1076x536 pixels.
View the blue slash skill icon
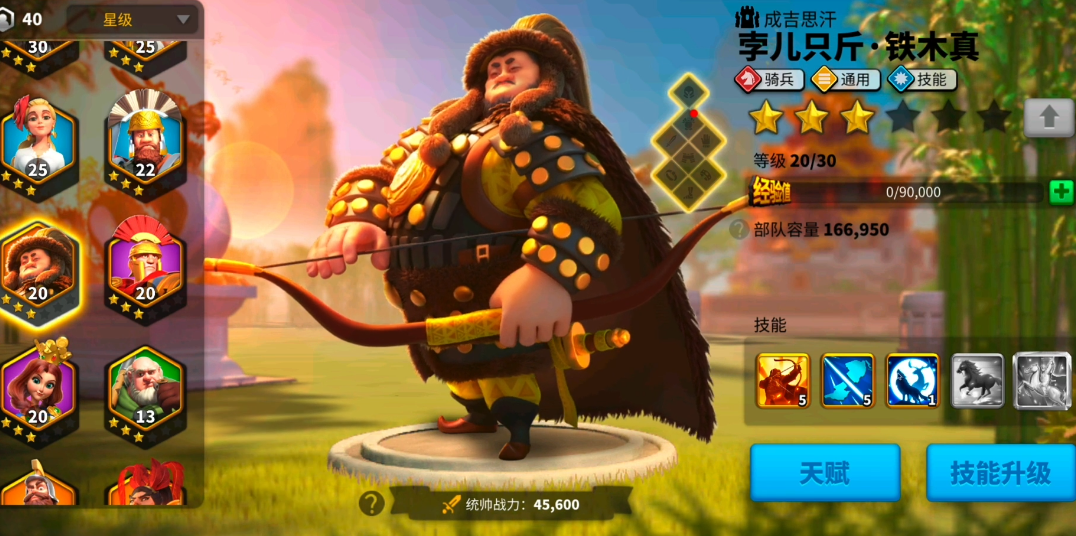pyautogui.click(x=847, y=380)
